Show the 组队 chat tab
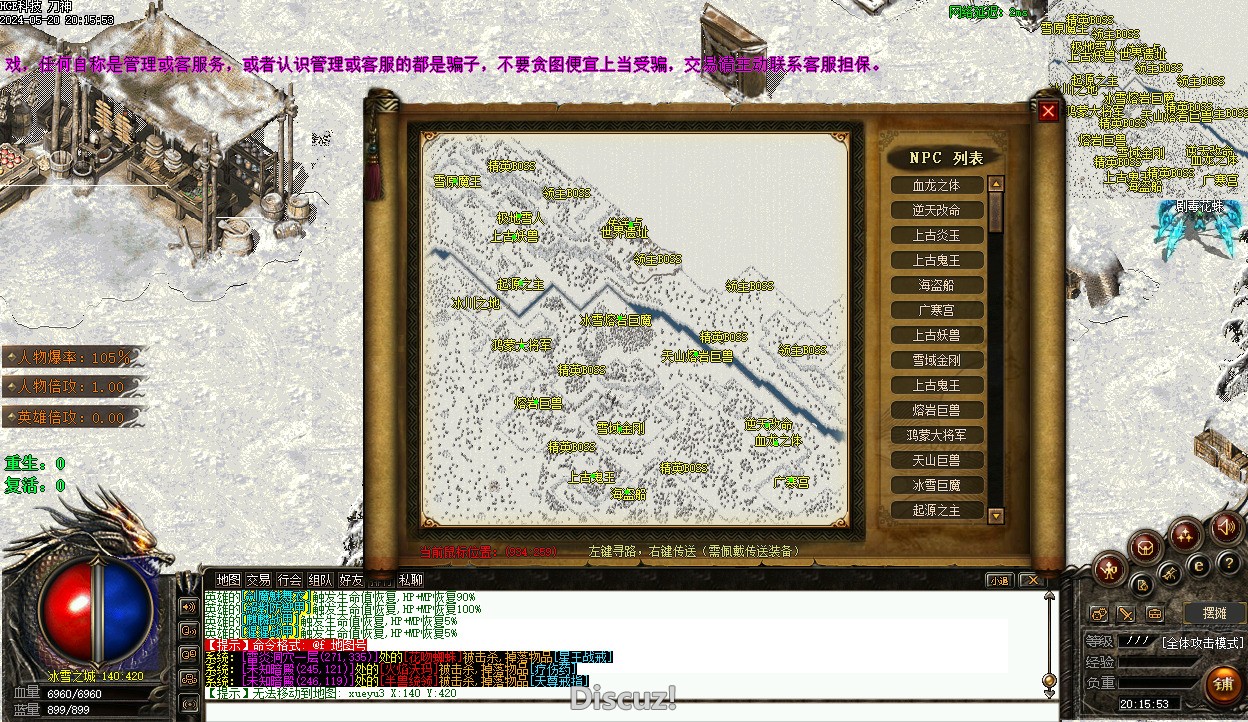Screen dimensions: 1248x722 pos(320,579)
